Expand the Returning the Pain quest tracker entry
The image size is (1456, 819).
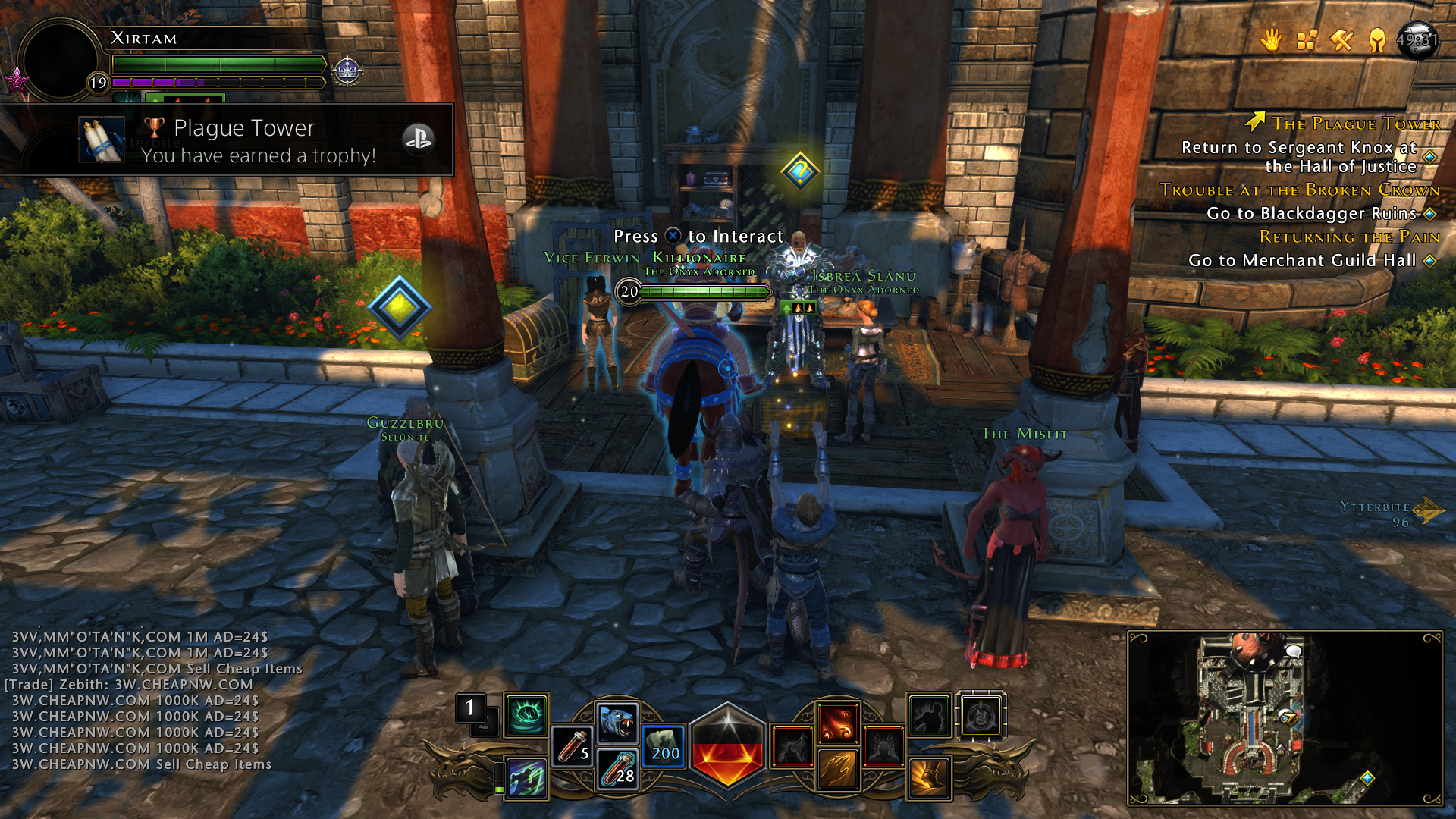tap(1349, 237)
